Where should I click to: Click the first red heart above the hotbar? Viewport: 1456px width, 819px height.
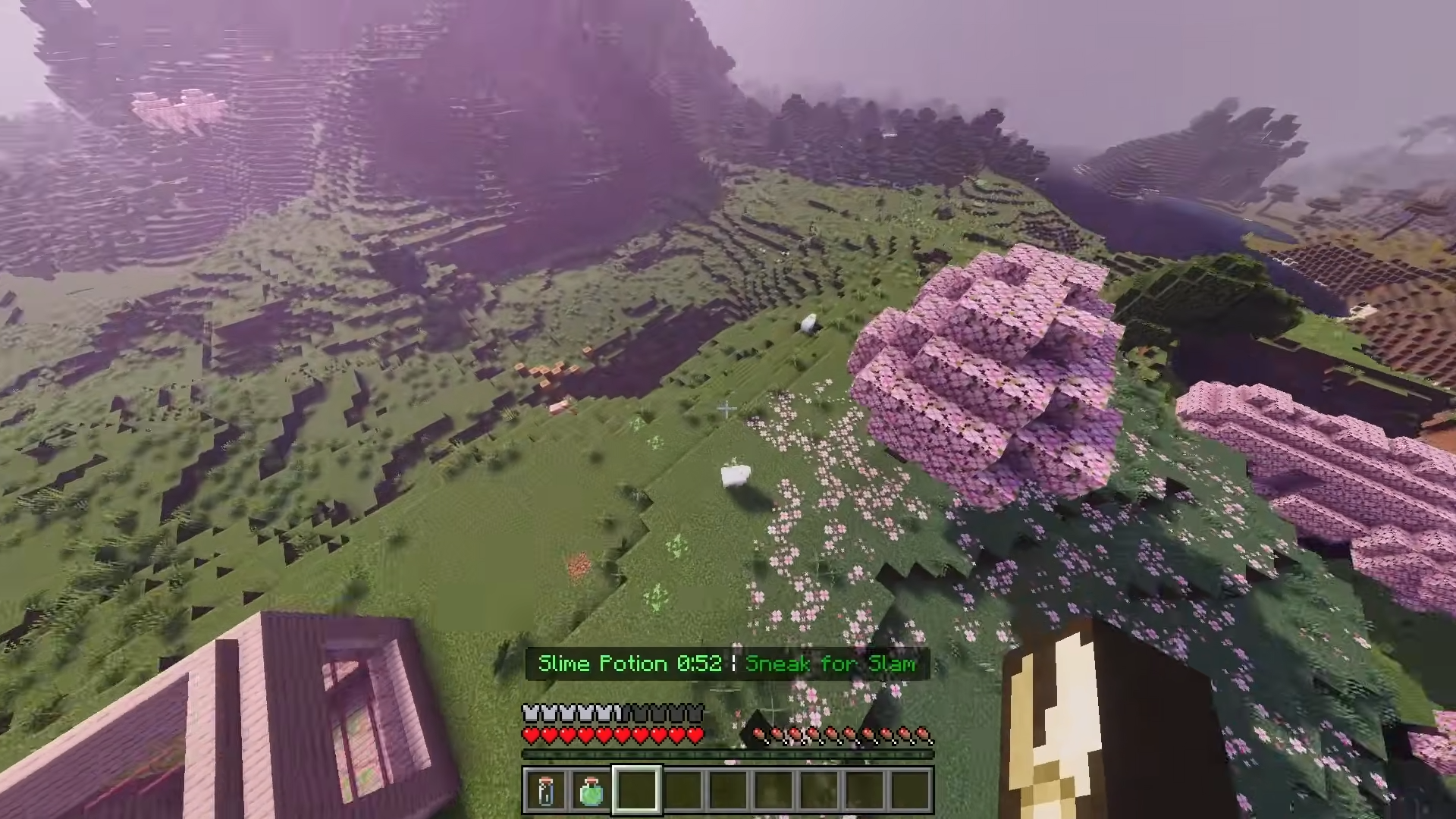[x=530, y=733]
